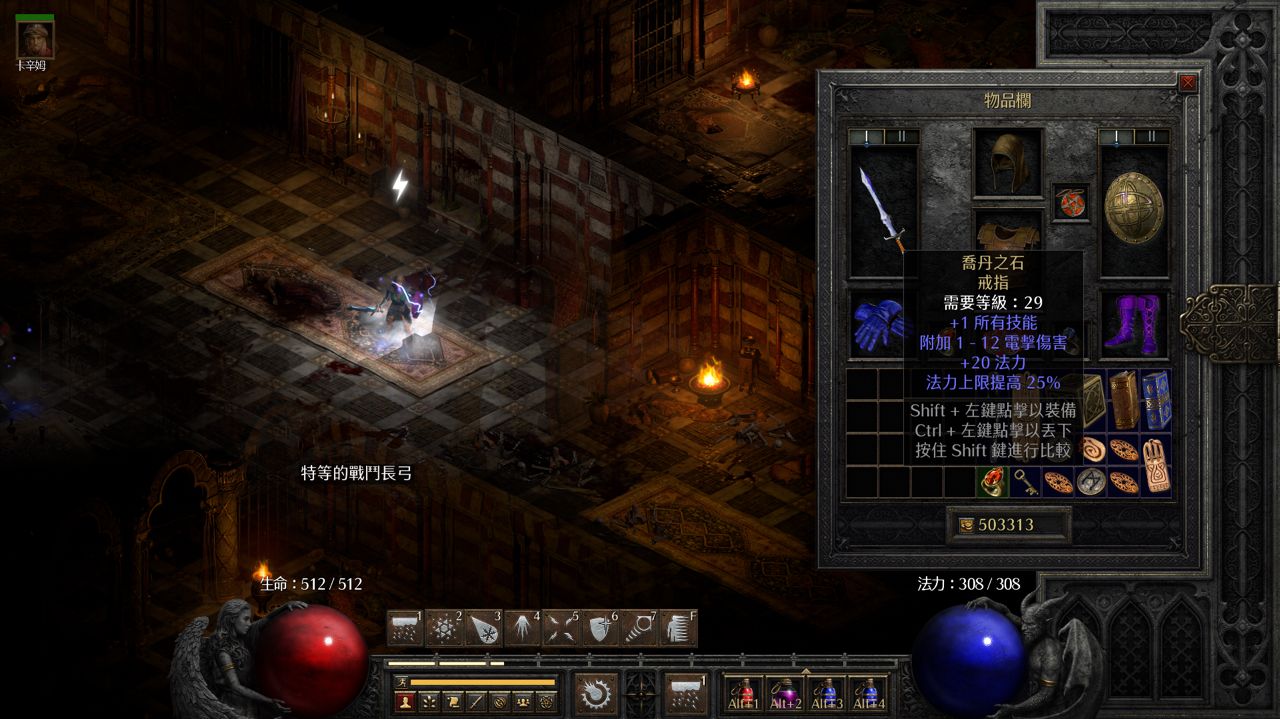
Task: Select the blue gloves slot
Action: pyautogui.click(x=878, y=323)
